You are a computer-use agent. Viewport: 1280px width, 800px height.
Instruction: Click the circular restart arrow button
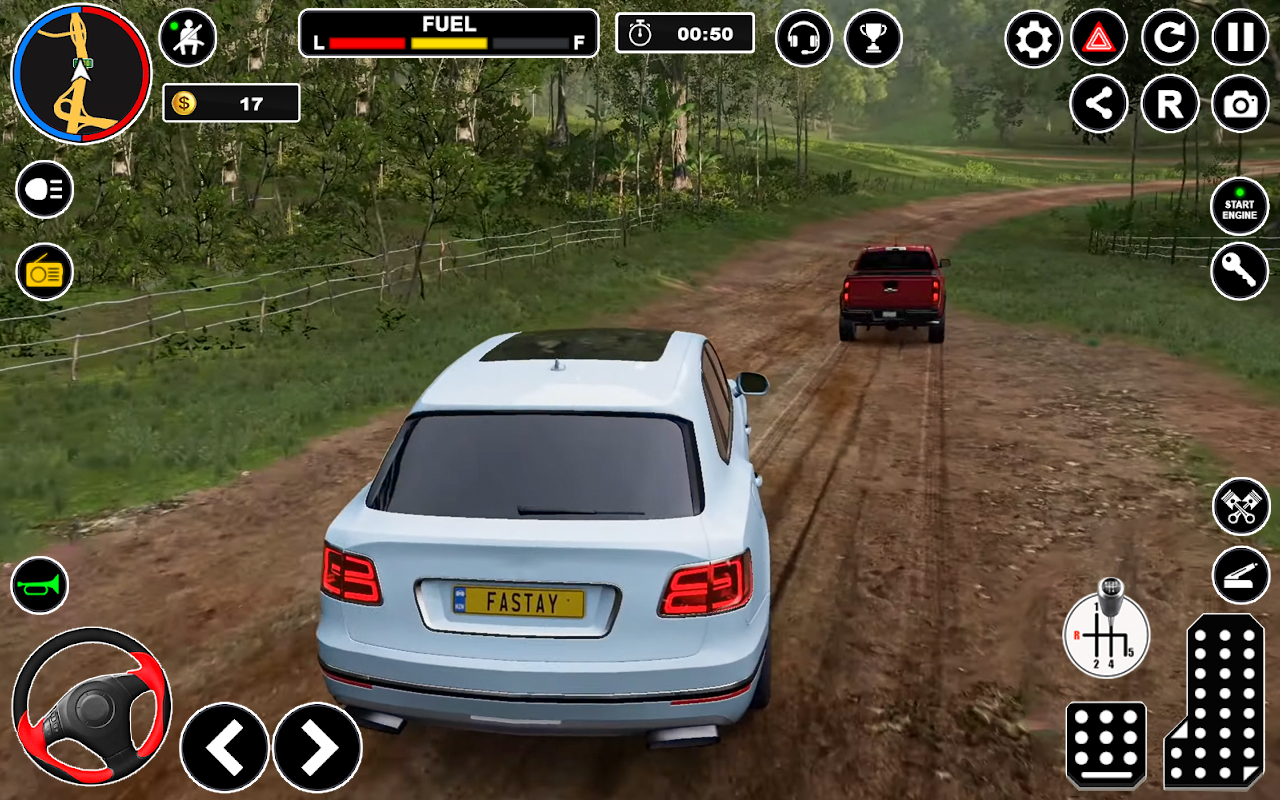coord(1169,38)
